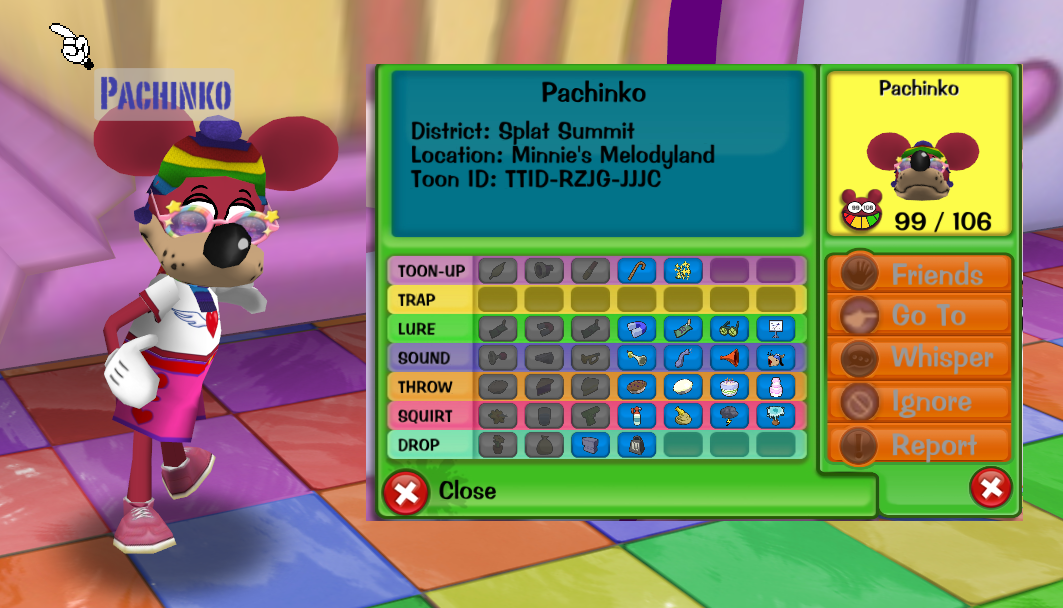Select the cream pie Throw gag

(x=683, y=387)
